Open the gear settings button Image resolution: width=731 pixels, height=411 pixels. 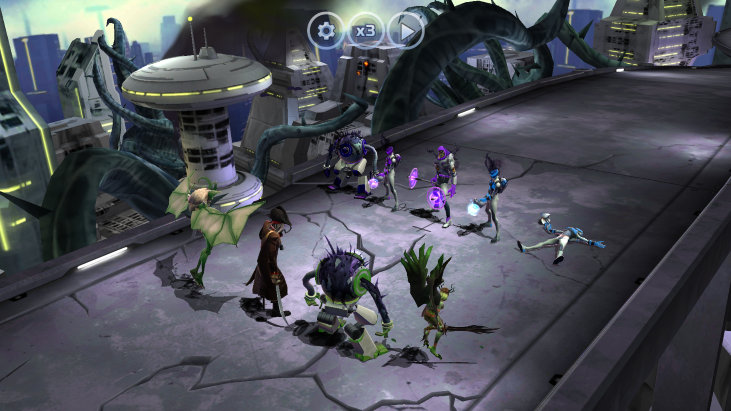click(325, 30)
